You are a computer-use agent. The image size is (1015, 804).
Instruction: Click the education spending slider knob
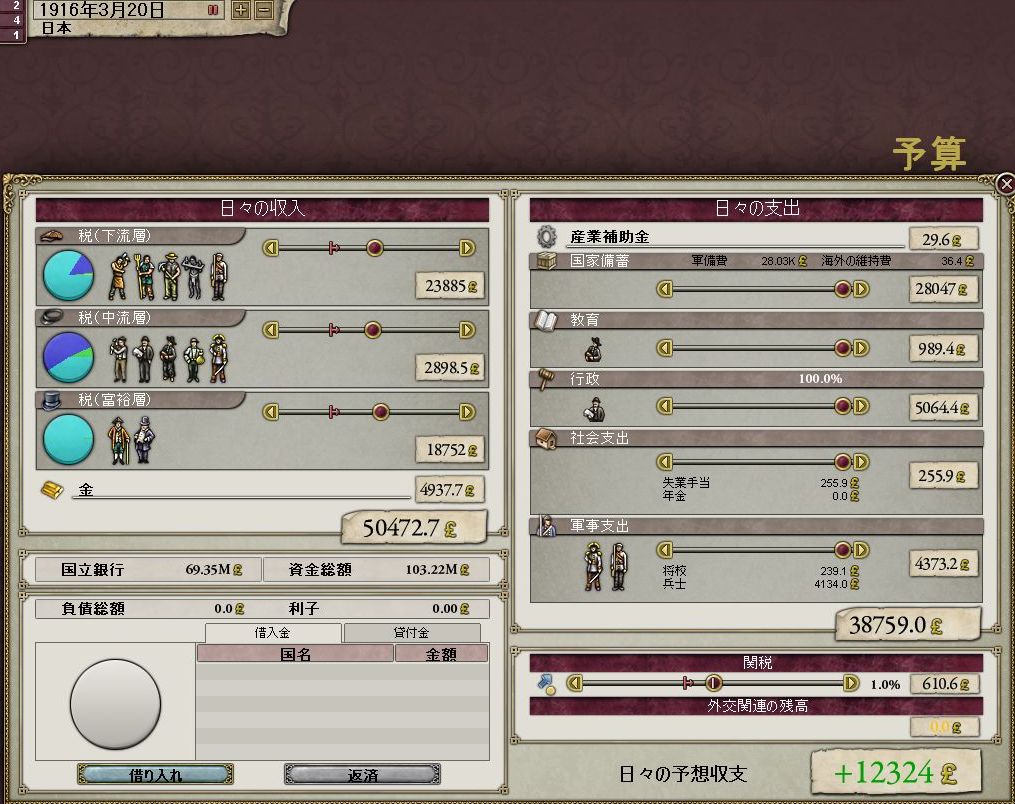[x=843, y=348]
